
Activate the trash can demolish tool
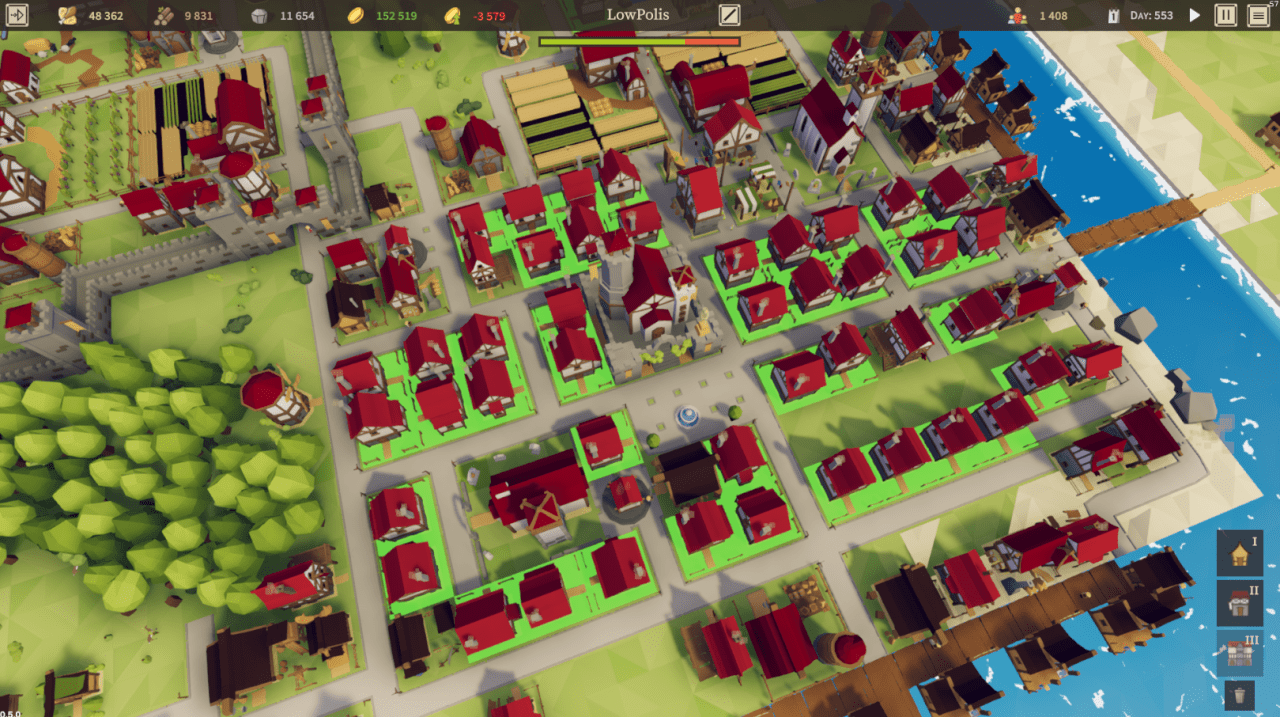click(x=1240, y=694)
